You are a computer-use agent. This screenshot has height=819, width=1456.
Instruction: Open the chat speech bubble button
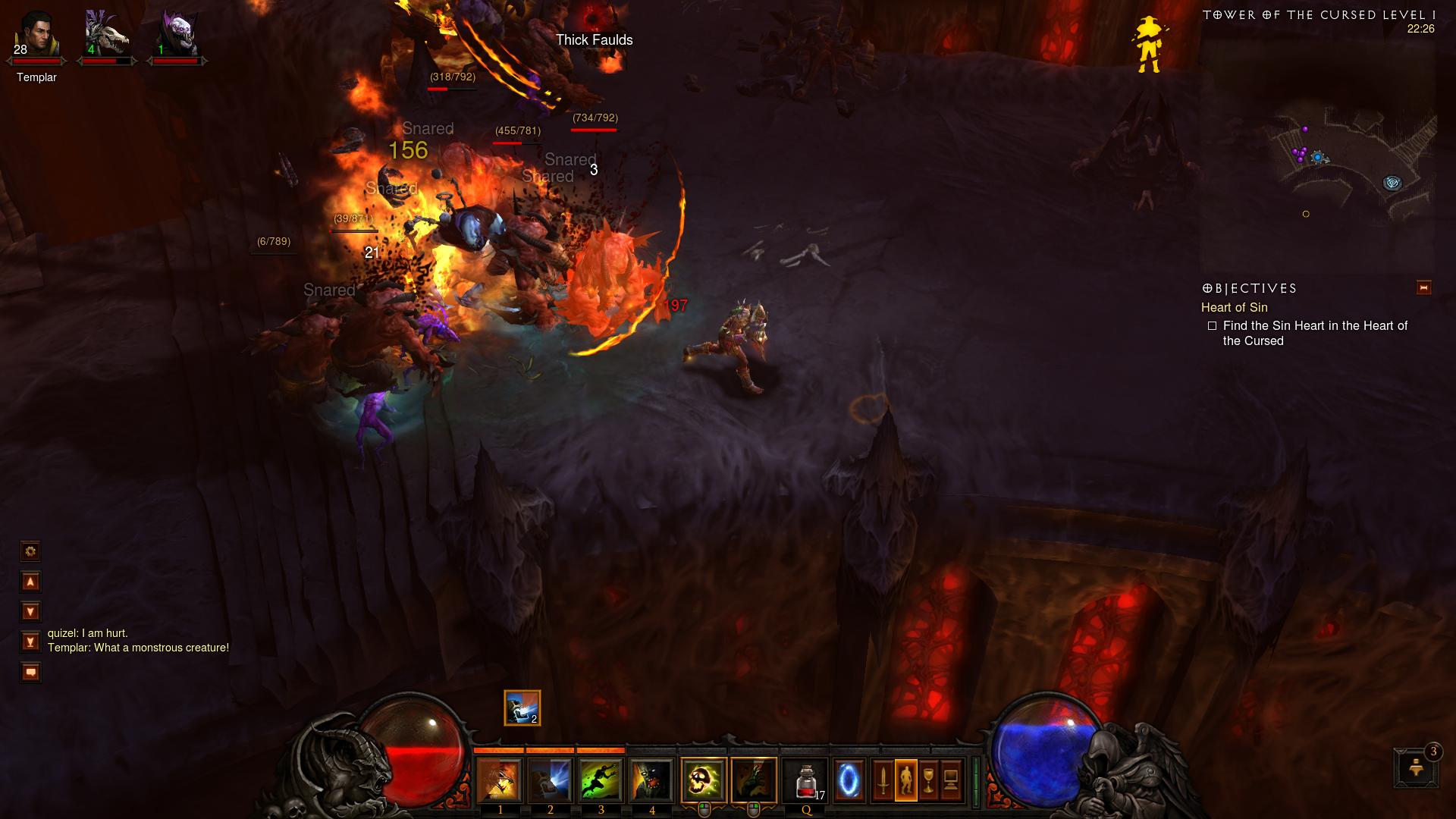tap(30, 673)
